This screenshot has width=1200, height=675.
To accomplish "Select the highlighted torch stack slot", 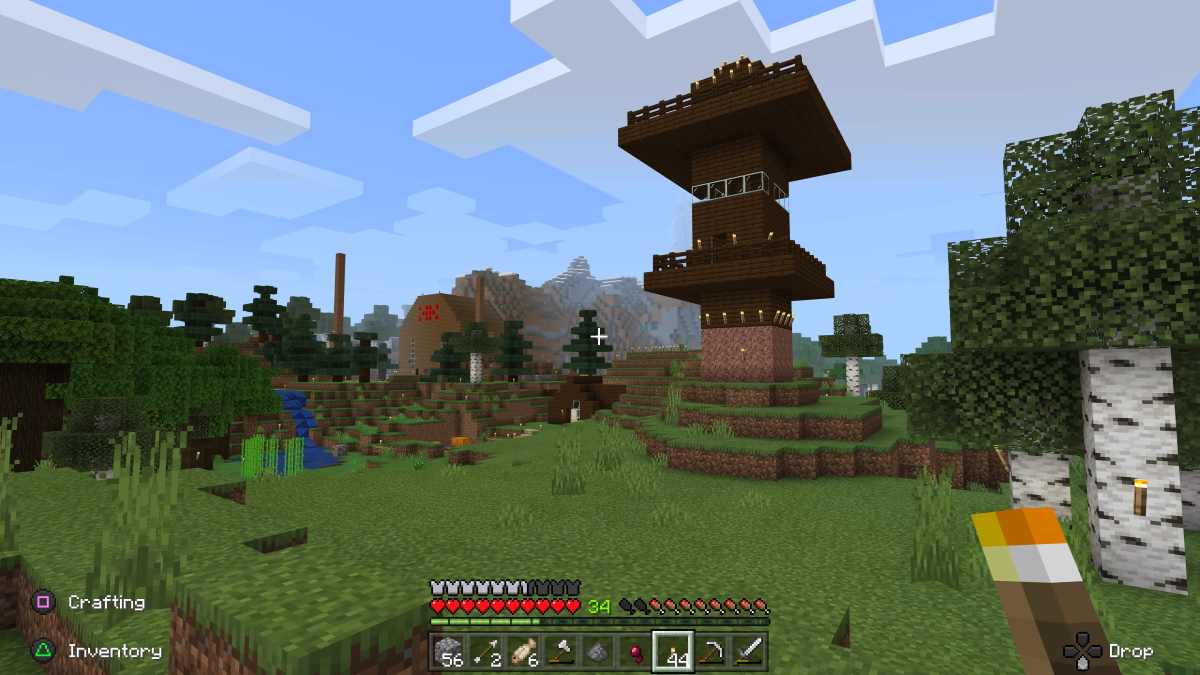I will click(673, 652).
